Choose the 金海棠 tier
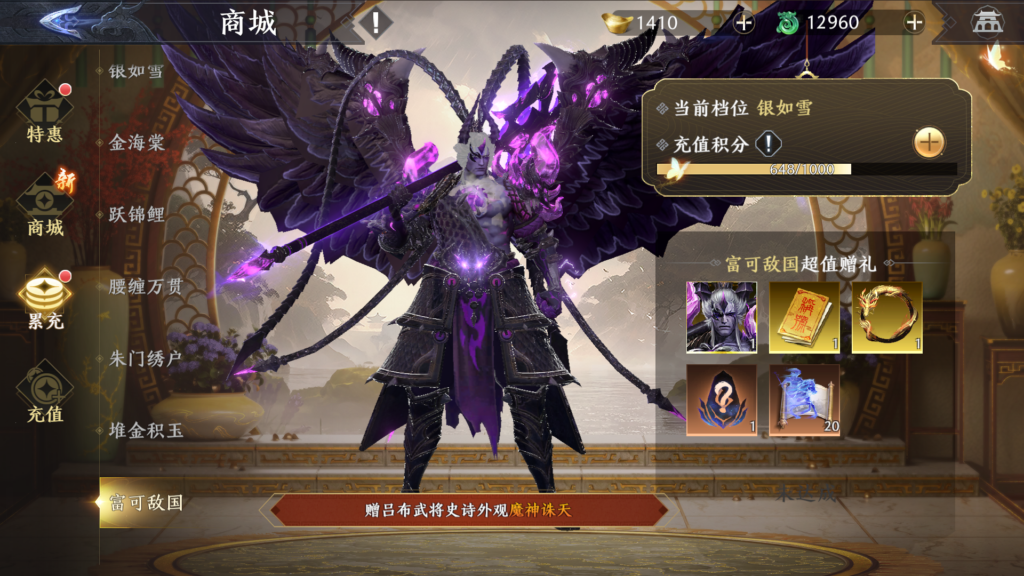The height and width of the screenshot is (576, 1024). [137, 143]
